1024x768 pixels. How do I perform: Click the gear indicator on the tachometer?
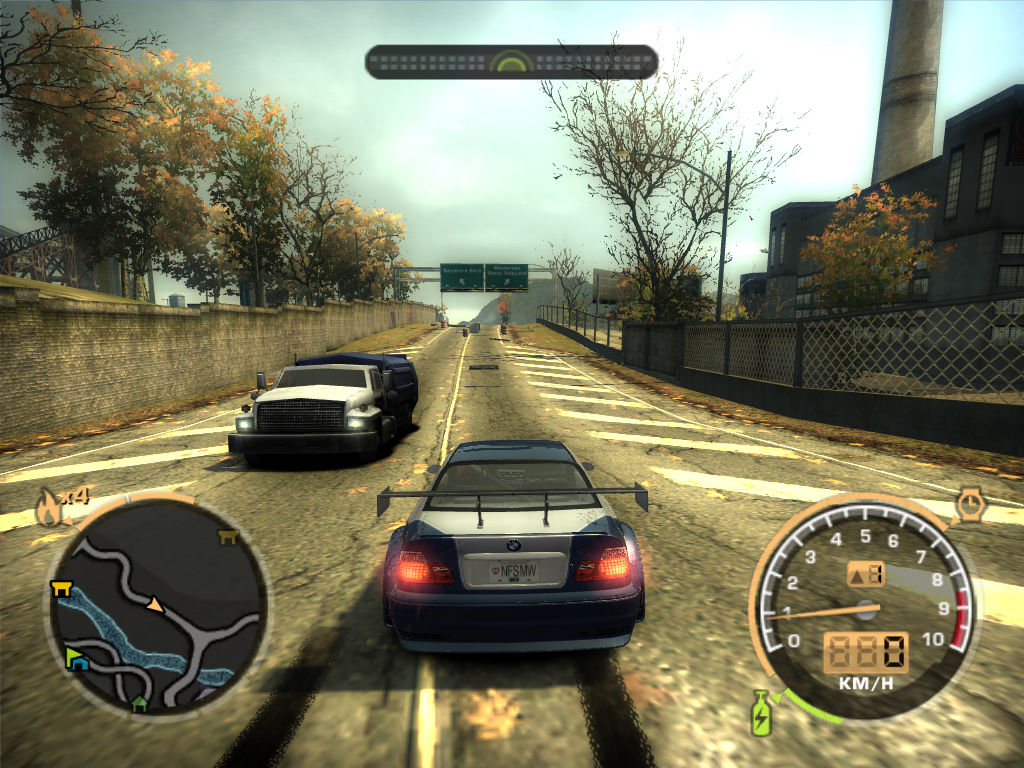[x=866, y=574]
